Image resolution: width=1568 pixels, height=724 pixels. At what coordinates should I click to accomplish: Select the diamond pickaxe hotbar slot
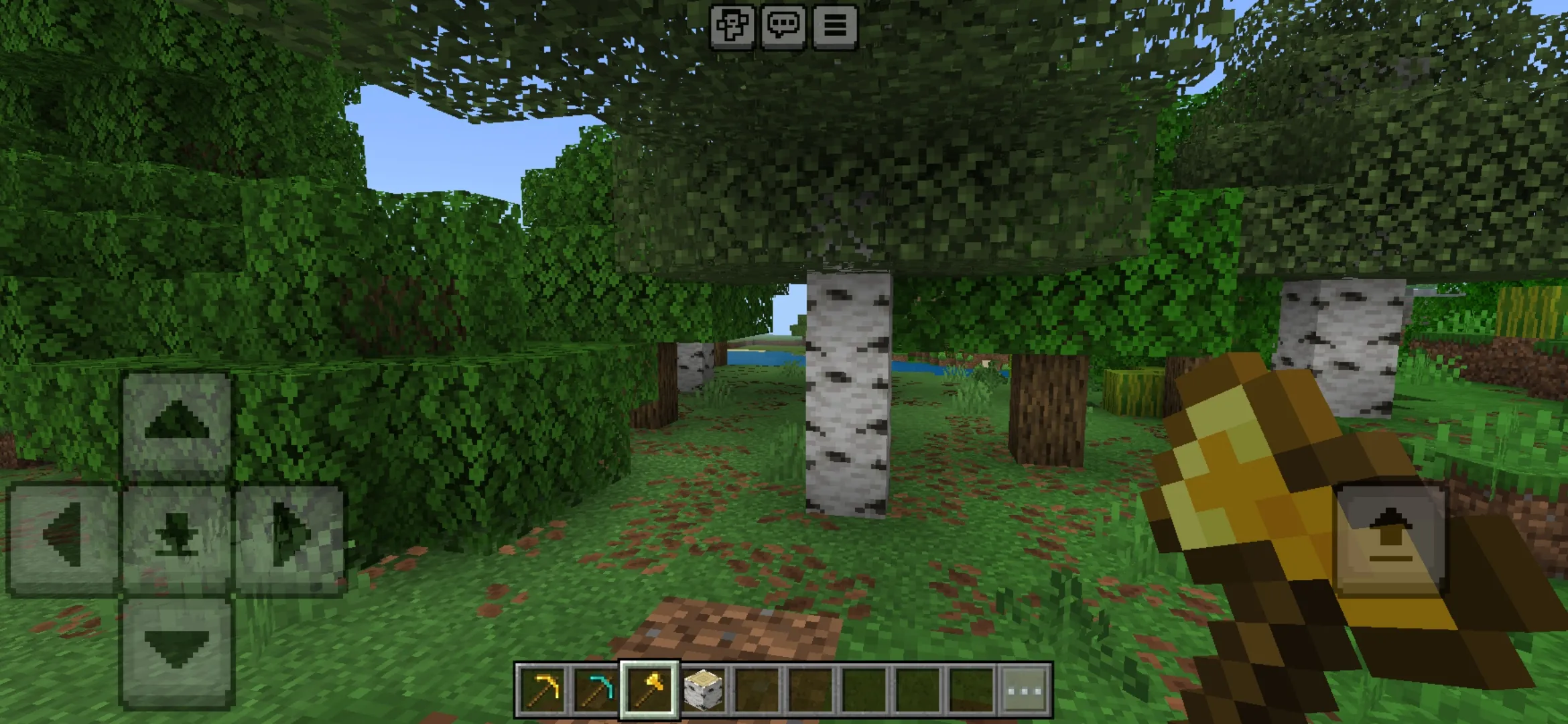[596, 689]
